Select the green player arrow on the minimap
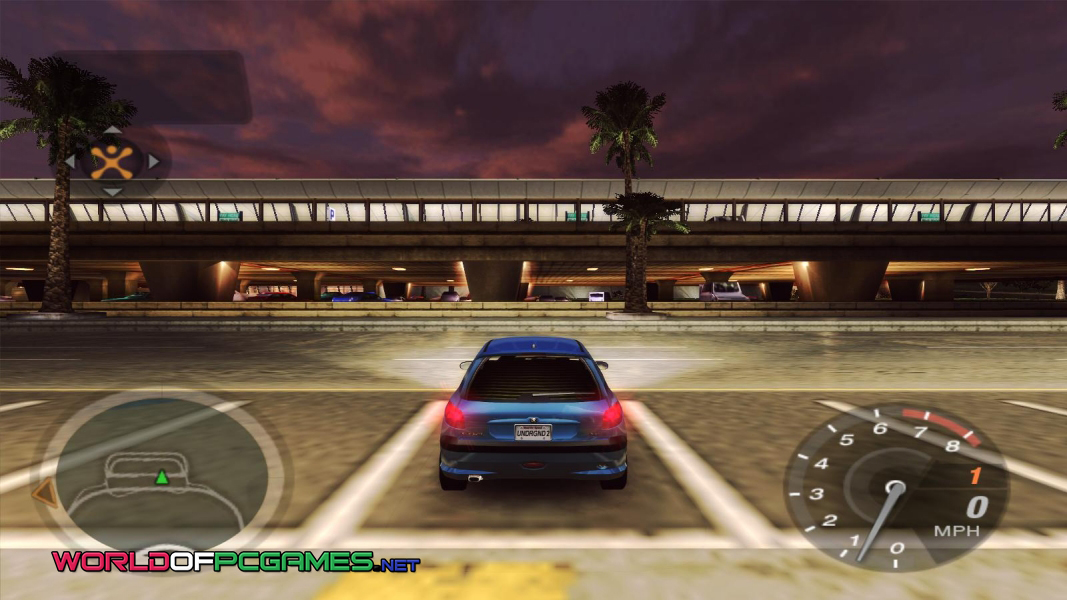 (x=161, y=477)
